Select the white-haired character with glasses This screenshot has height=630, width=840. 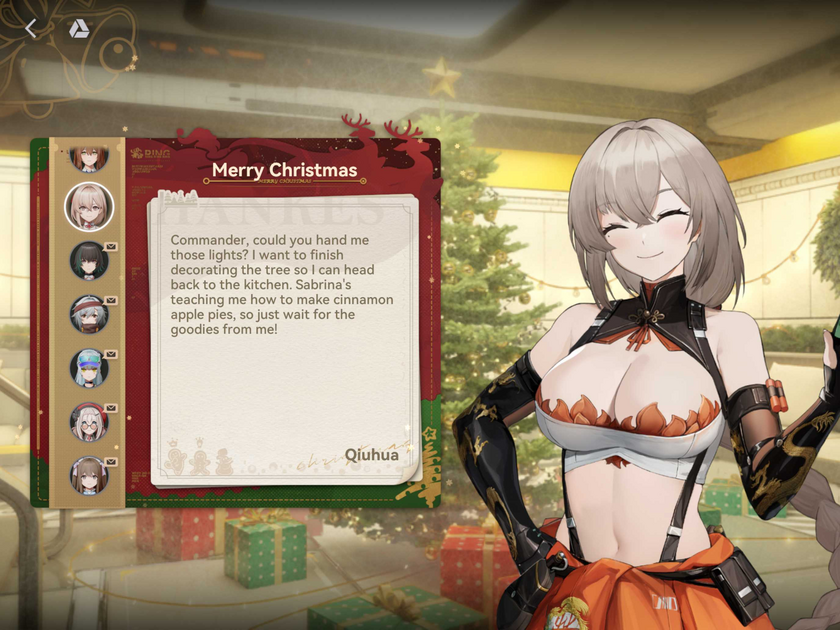click(x=89, y=422)
